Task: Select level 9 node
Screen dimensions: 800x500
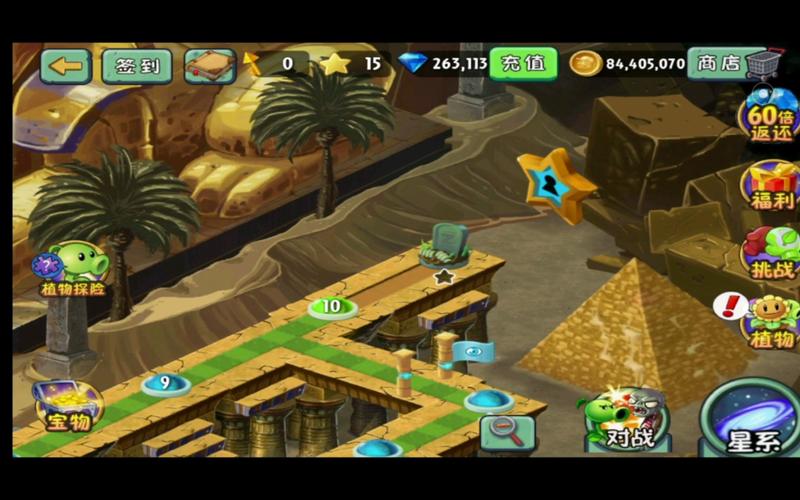Action: click(x=164, y=382)
